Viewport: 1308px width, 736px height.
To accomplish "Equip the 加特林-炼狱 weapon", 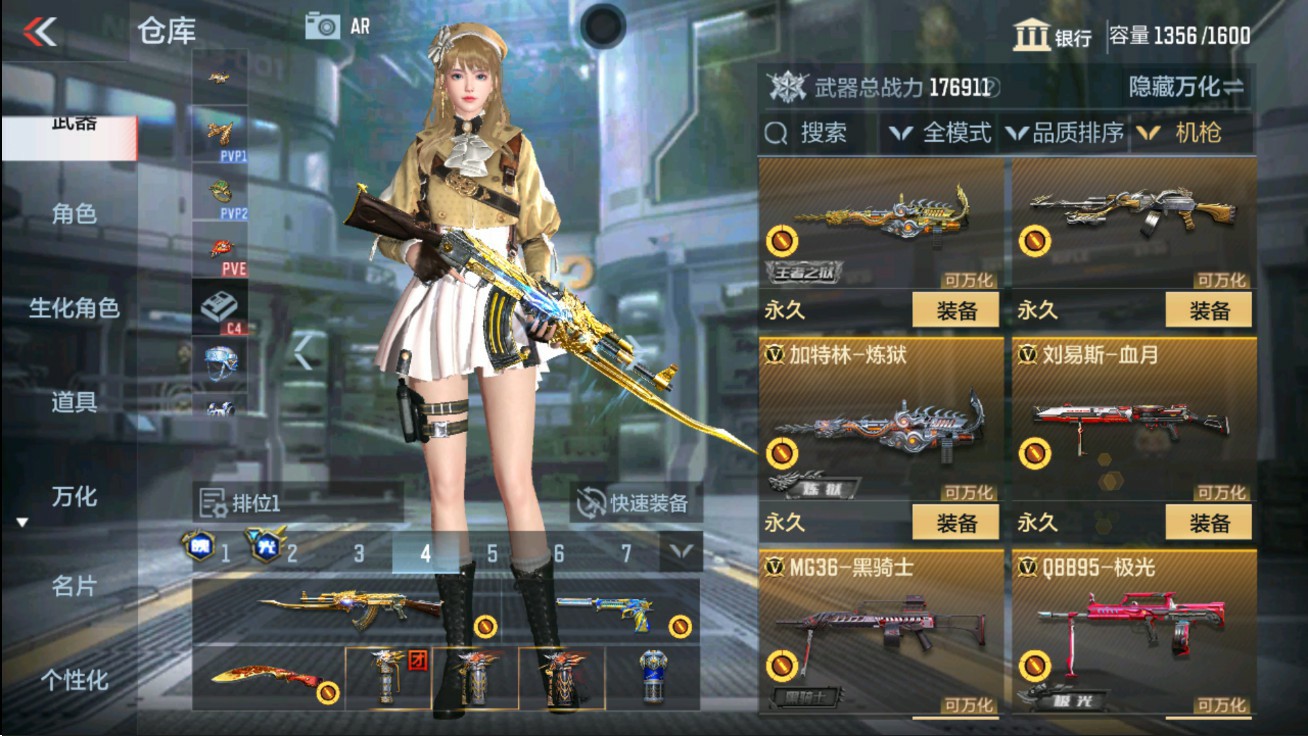I will (x=954, y=522).
